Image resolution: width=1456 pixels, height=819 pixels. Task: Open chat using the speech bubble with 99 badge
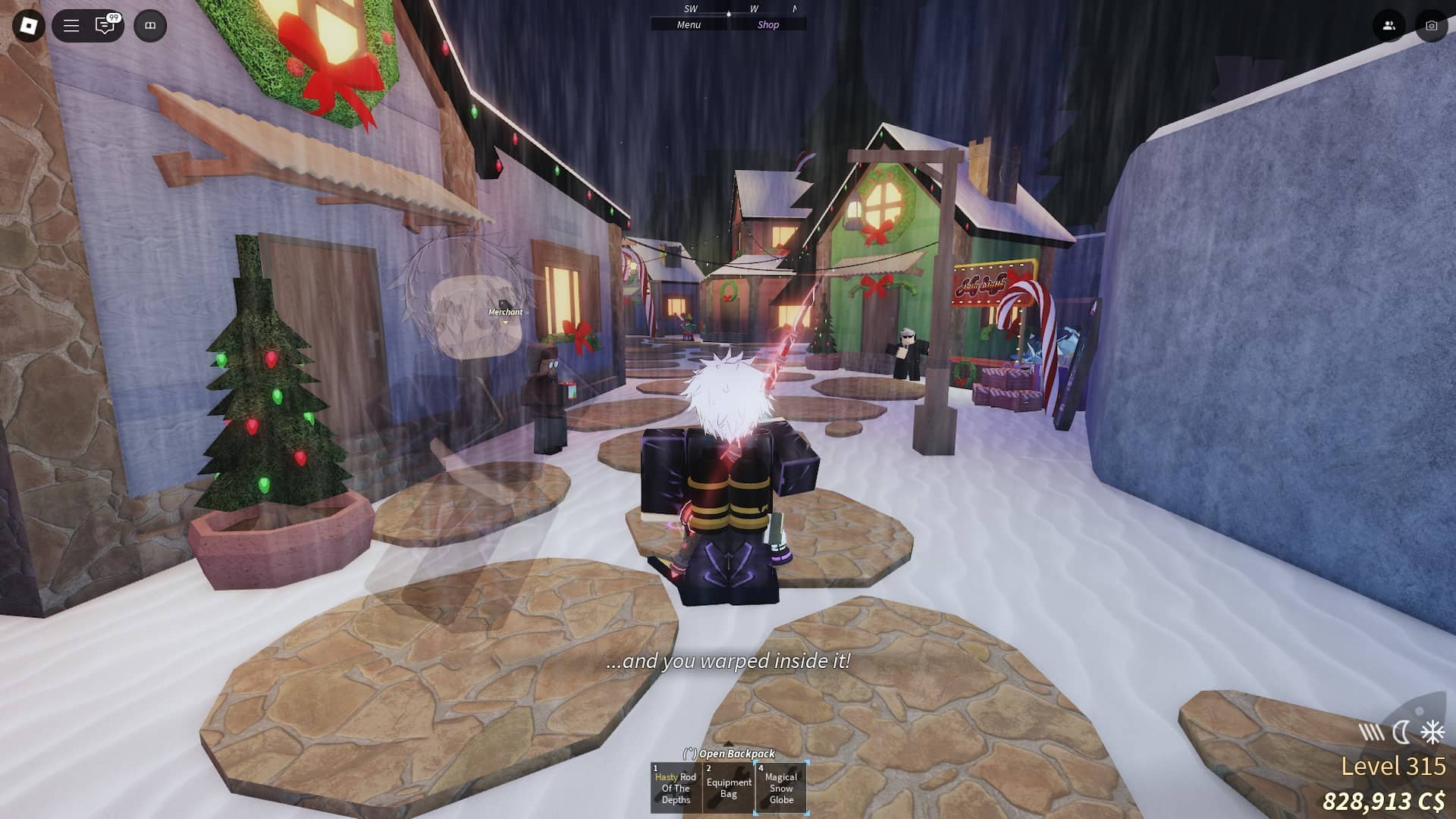[104, 25]
